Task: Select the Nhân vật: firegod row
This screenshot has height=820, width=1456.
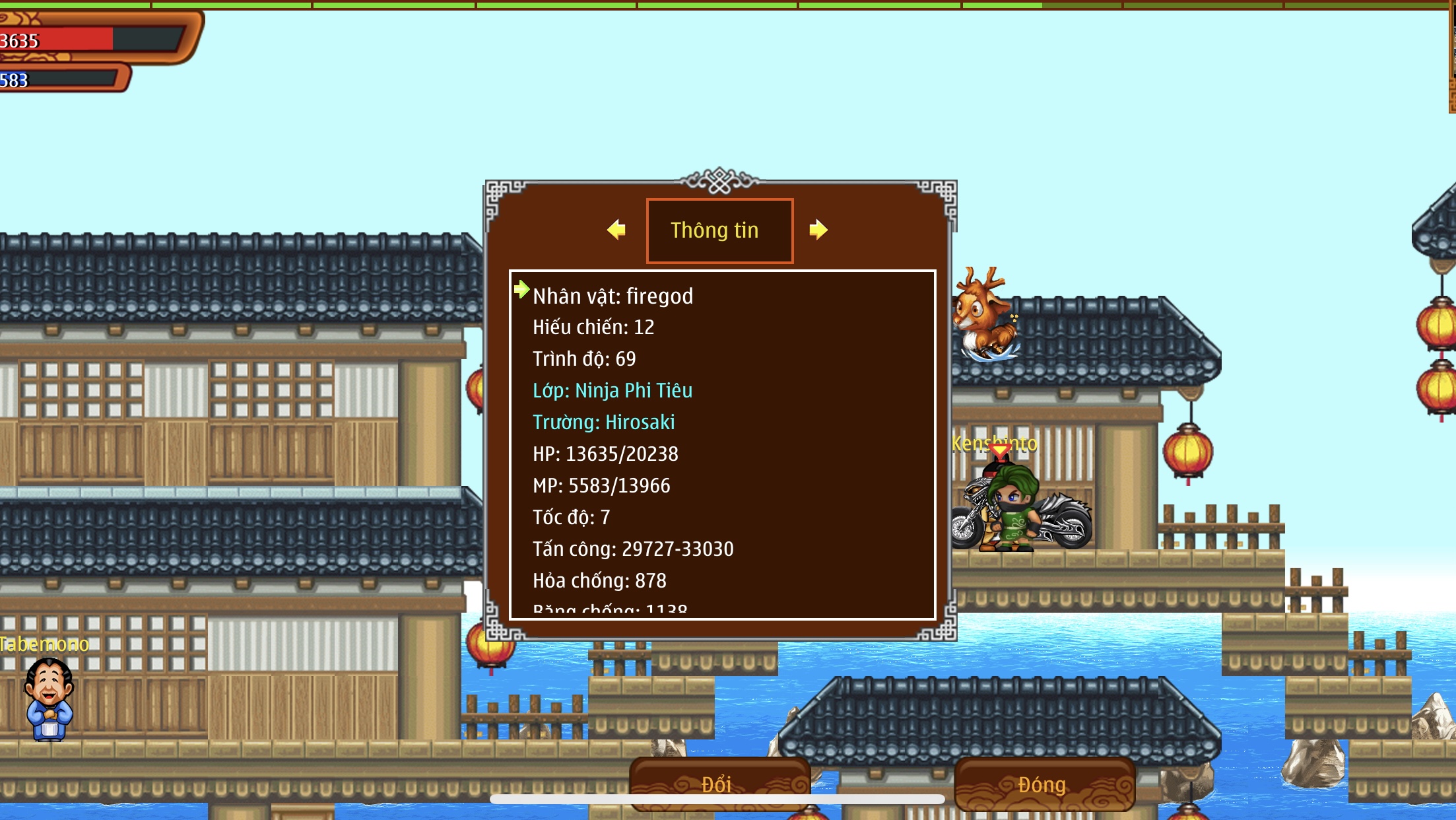Action: coord(612,296)
